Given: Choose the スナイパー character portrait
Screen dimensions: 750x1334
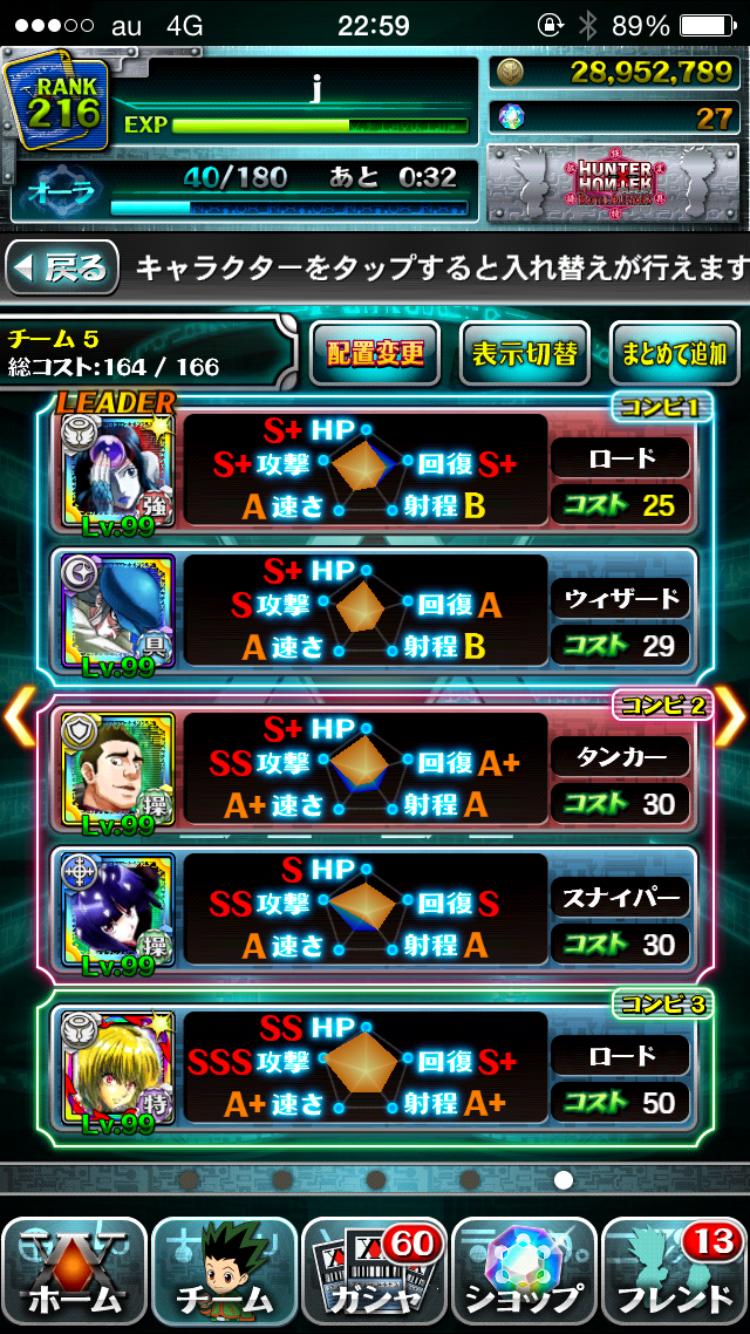Looking at the screenshot, I should [x=117, y=910].
